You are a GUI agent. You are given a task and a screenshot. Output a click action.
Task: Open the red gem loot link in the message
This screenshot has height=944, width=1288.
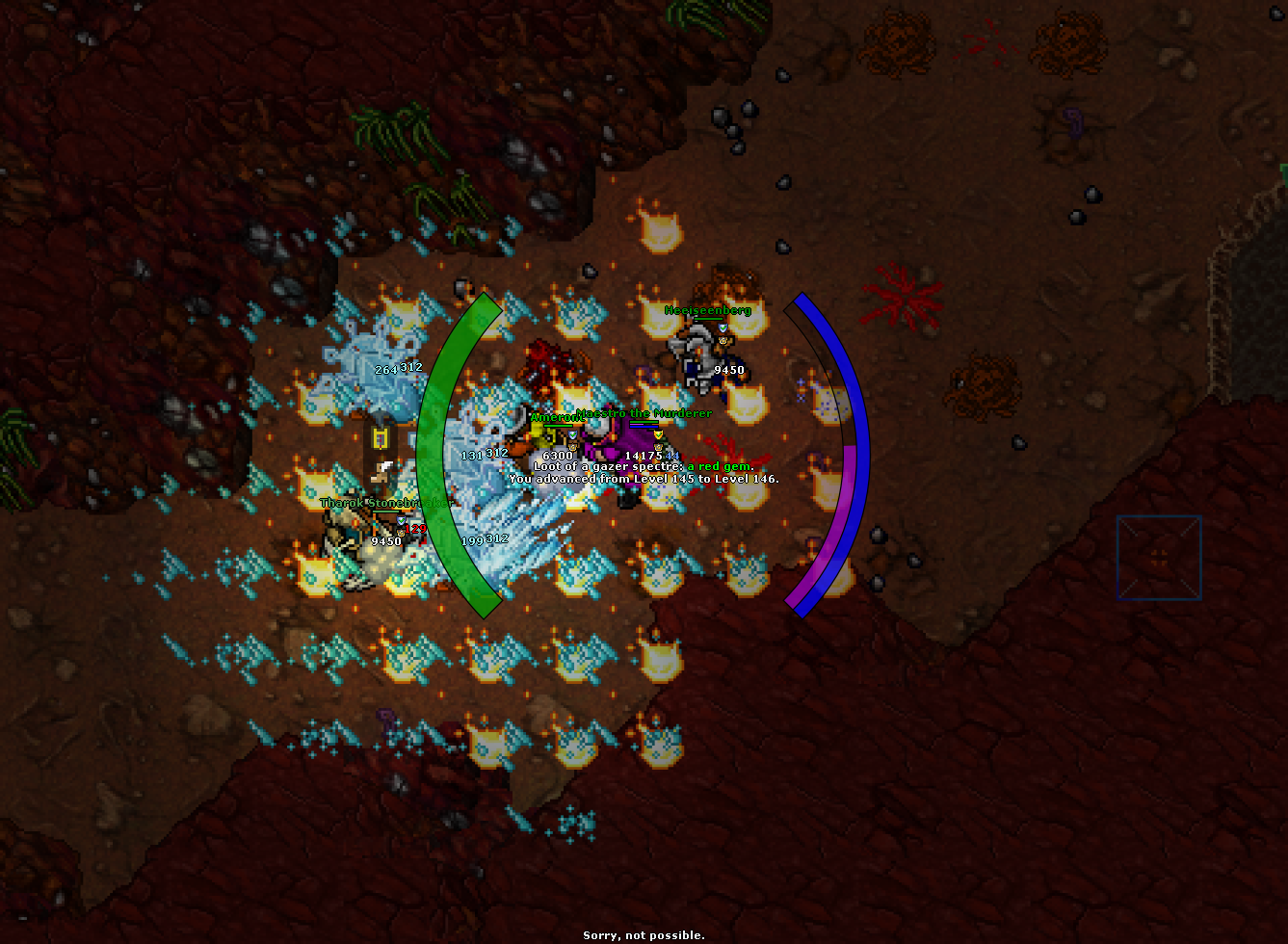[x=718, y=465]
